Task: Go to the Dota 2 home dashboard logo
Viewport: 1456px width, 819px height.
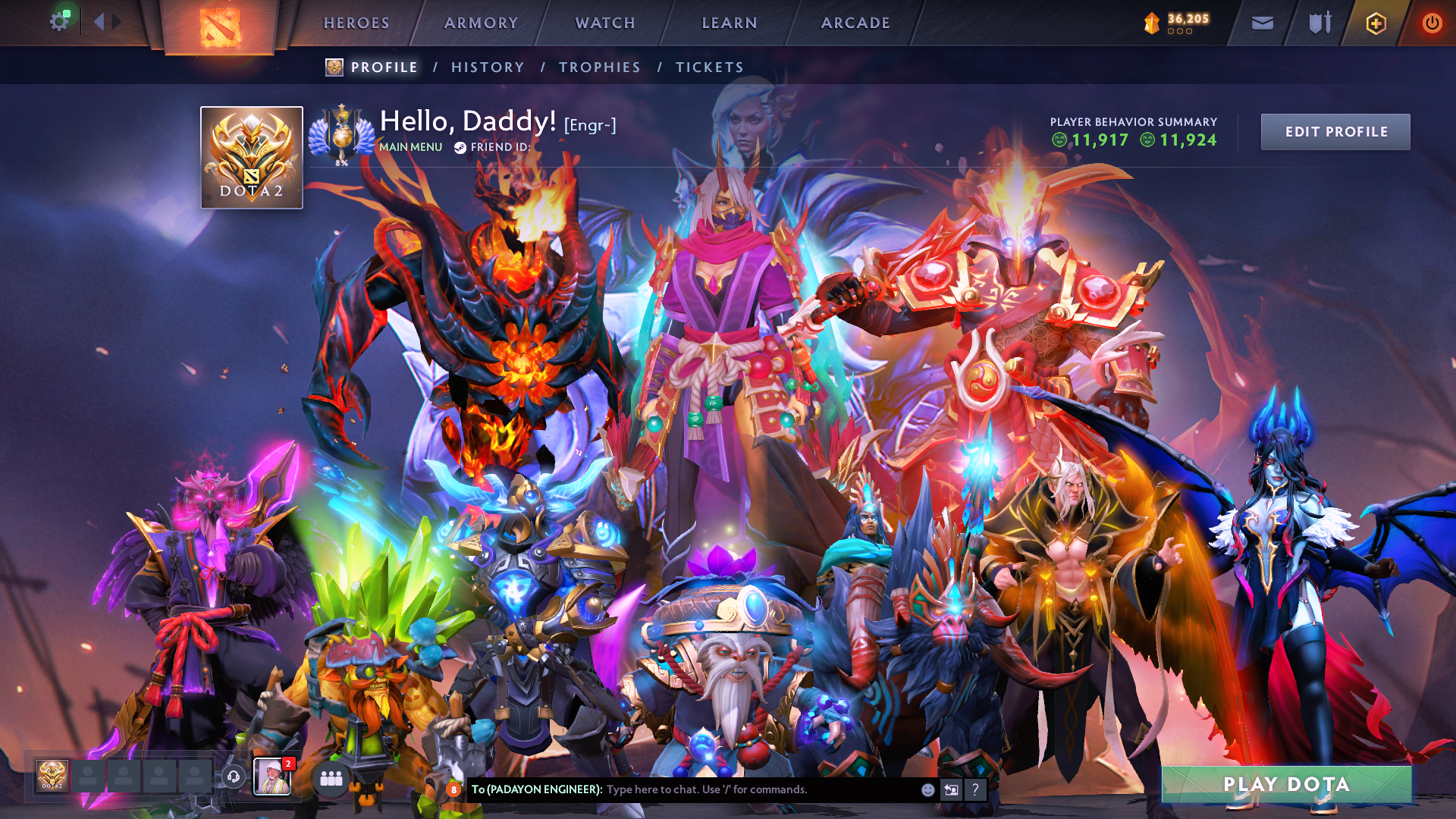Action: [x=220, y=27]
